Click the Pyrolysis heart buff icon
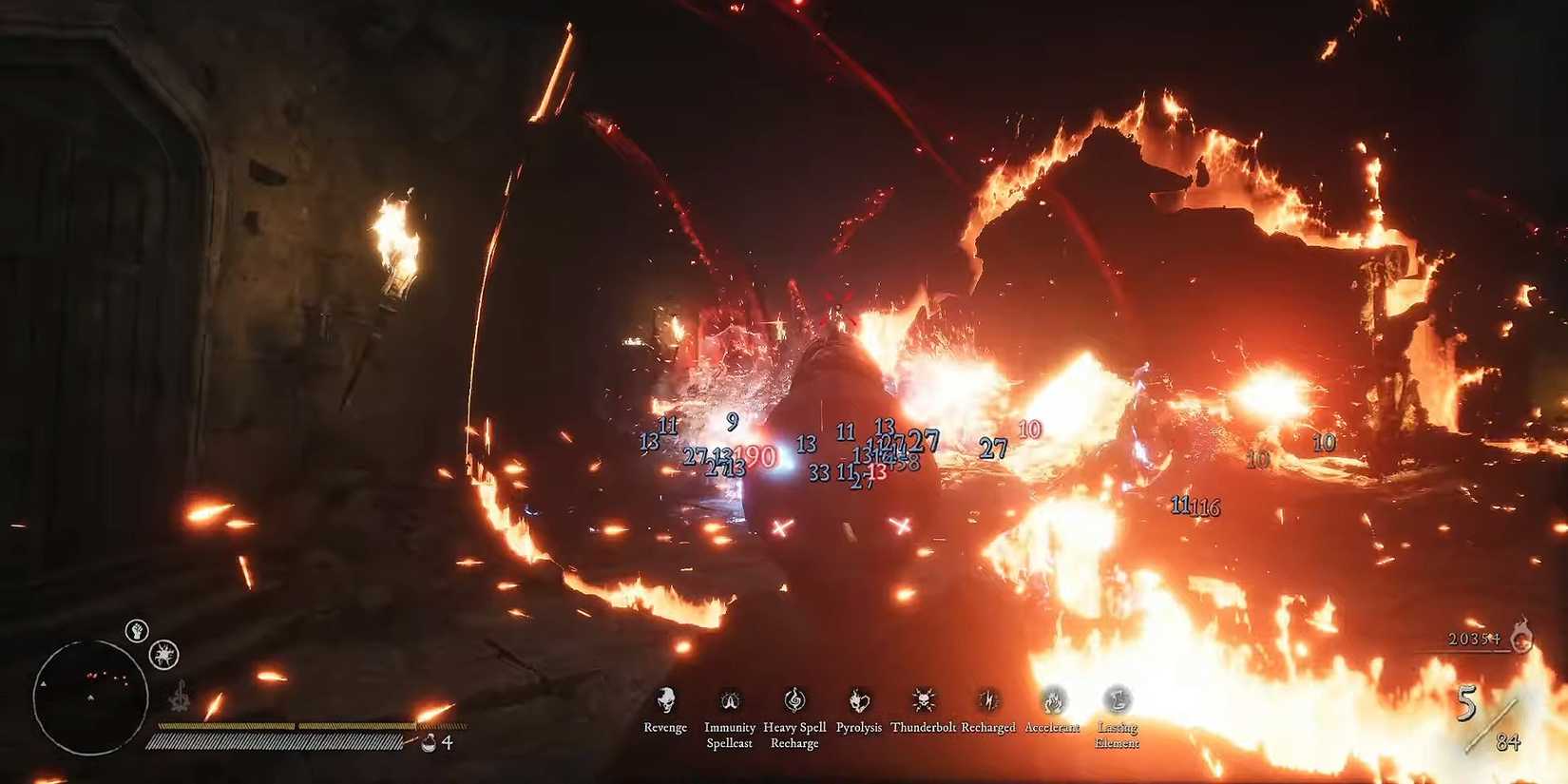The width and height of the screenshot is (1568, 784). (x=858, y=700)
